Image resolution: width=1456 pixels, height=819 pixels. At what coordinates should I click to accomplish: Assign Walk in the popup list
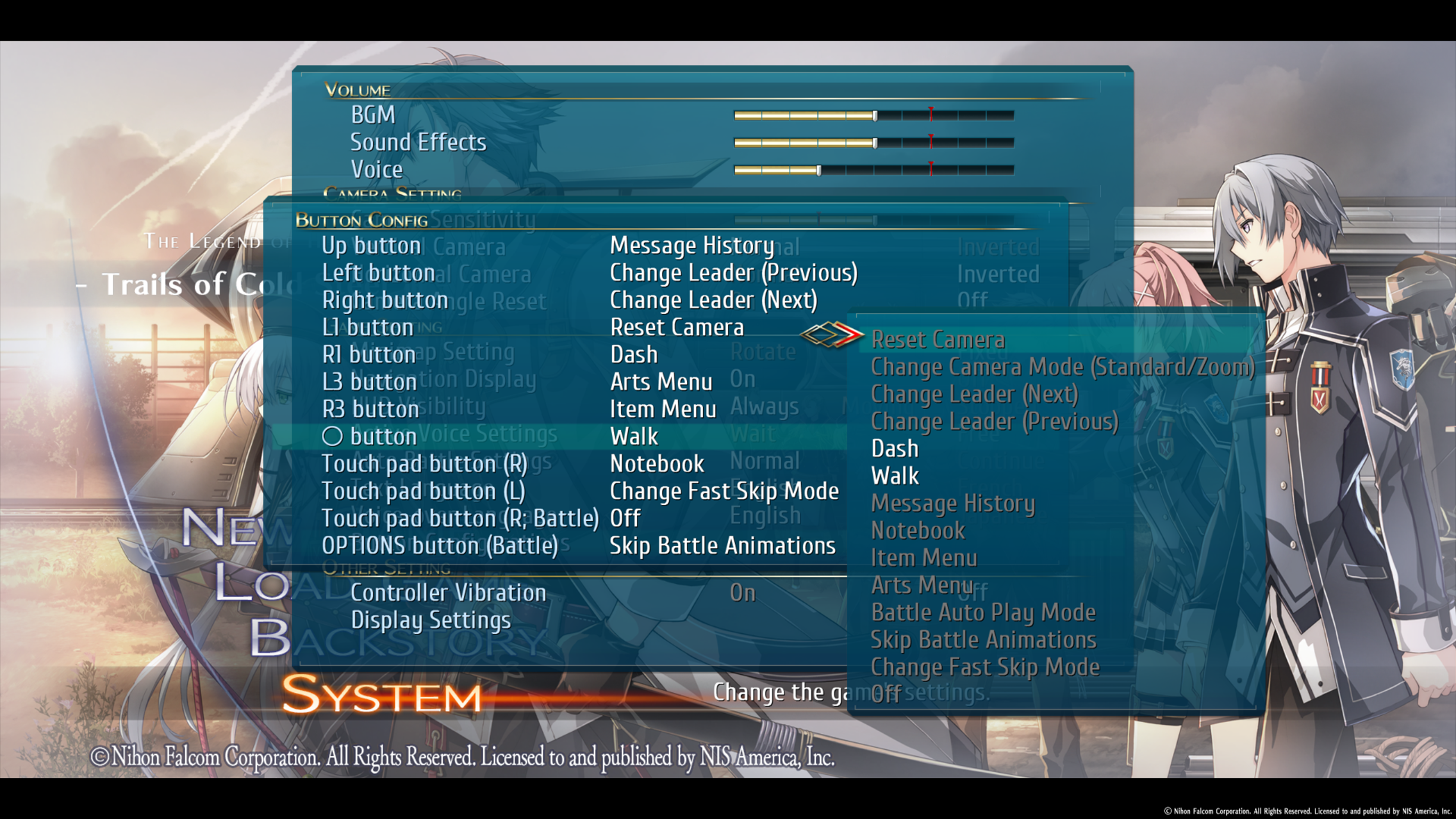click(895, 475)
